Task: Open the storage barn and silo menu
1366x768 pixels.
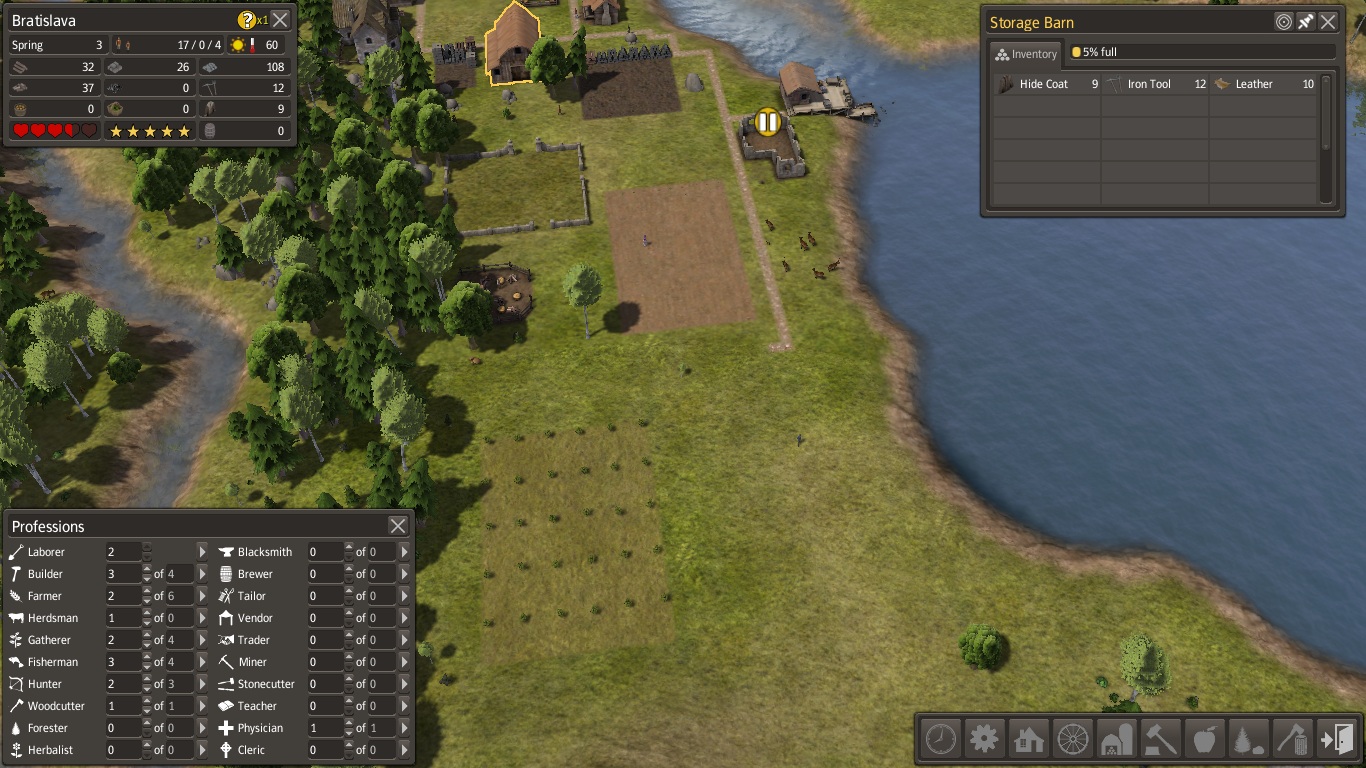Action: click(1117, 739)
